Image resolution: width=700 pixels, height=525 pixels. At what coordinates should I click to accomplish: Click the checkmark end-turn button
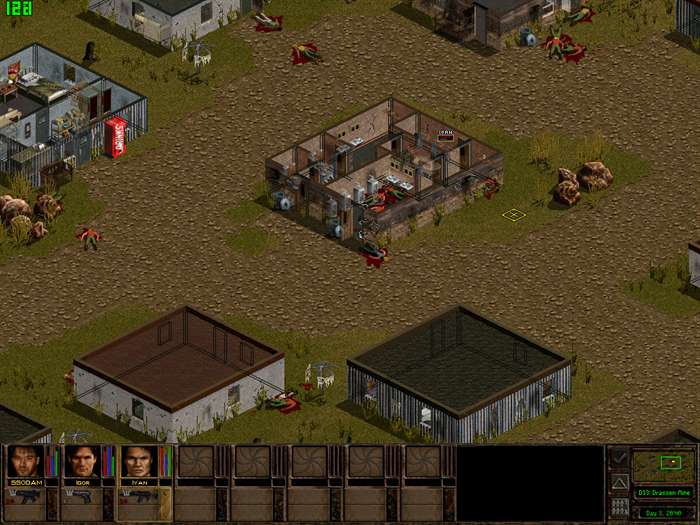[x=619, y=458]
